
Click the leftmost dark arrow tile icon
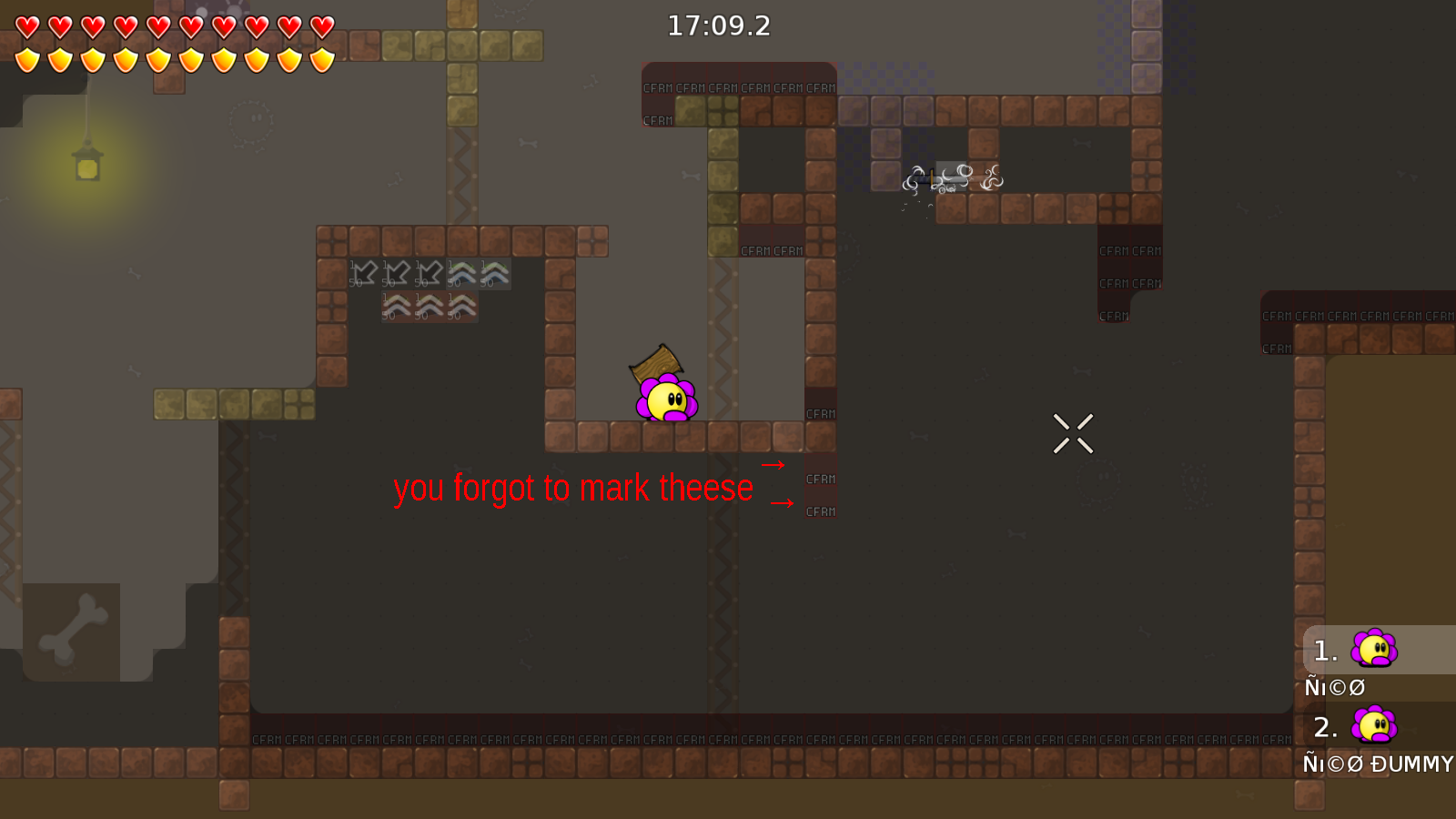(x=366, y=273)
